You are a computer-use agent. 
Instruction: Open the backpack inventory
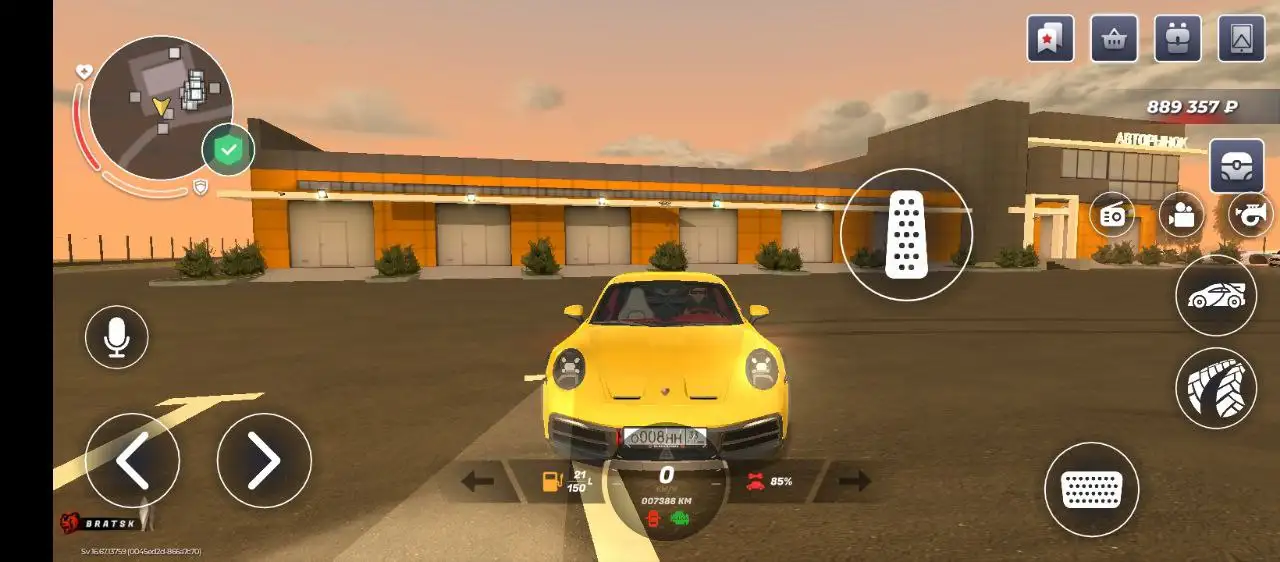(1178, 39)
